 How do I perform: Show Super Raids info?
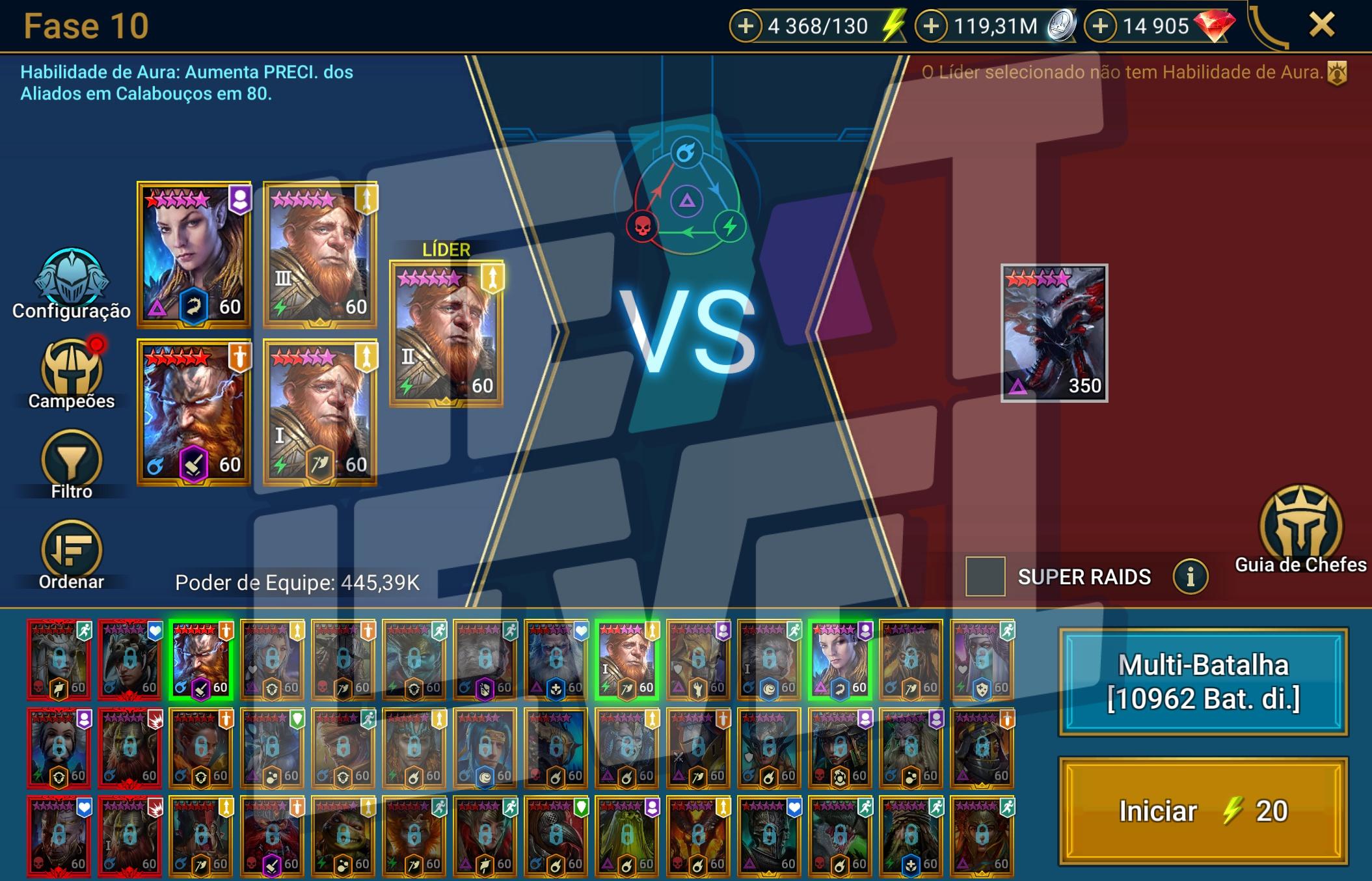pos(1190,576)
